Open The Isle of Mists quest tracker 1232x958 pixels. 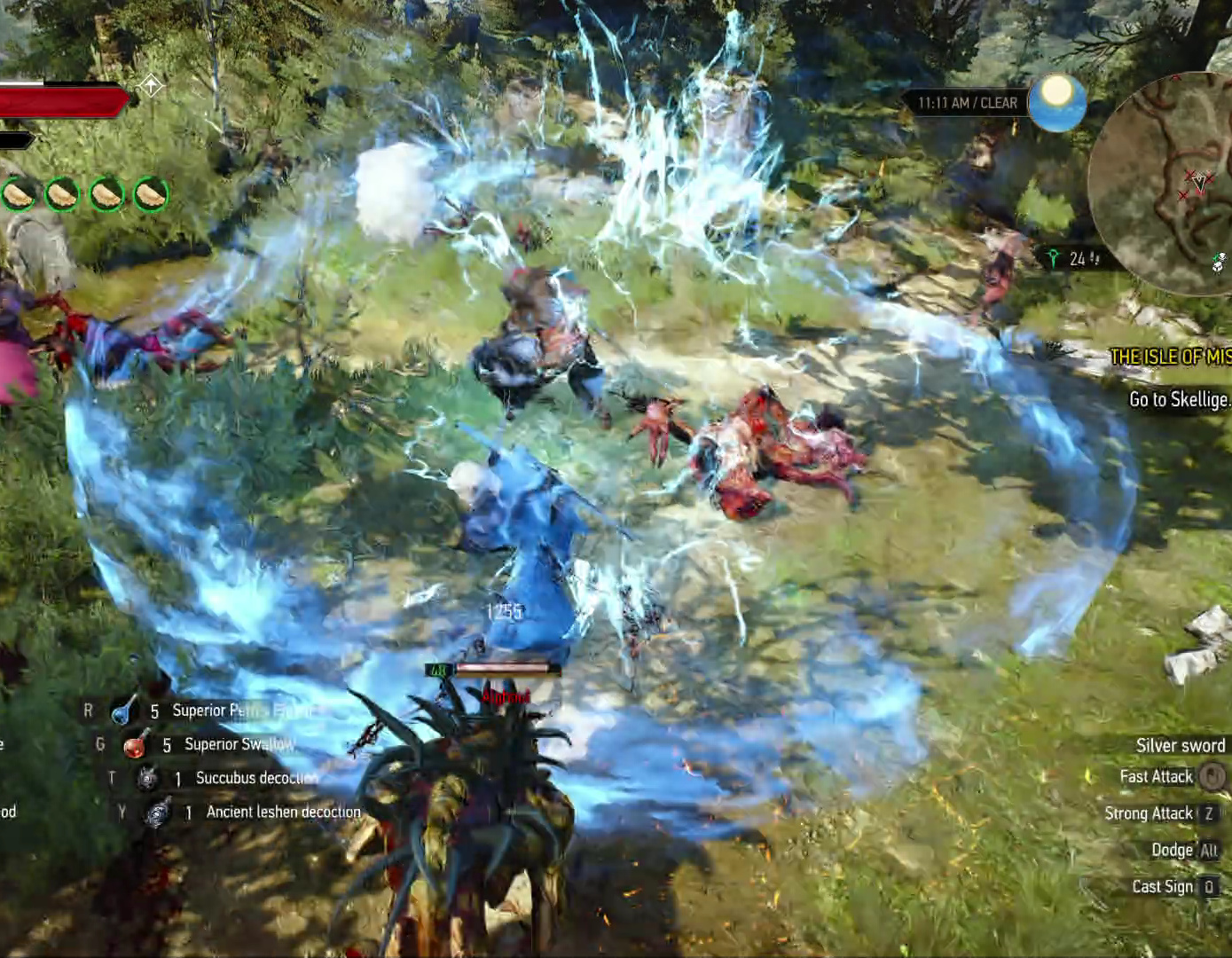pos(1170,357)
